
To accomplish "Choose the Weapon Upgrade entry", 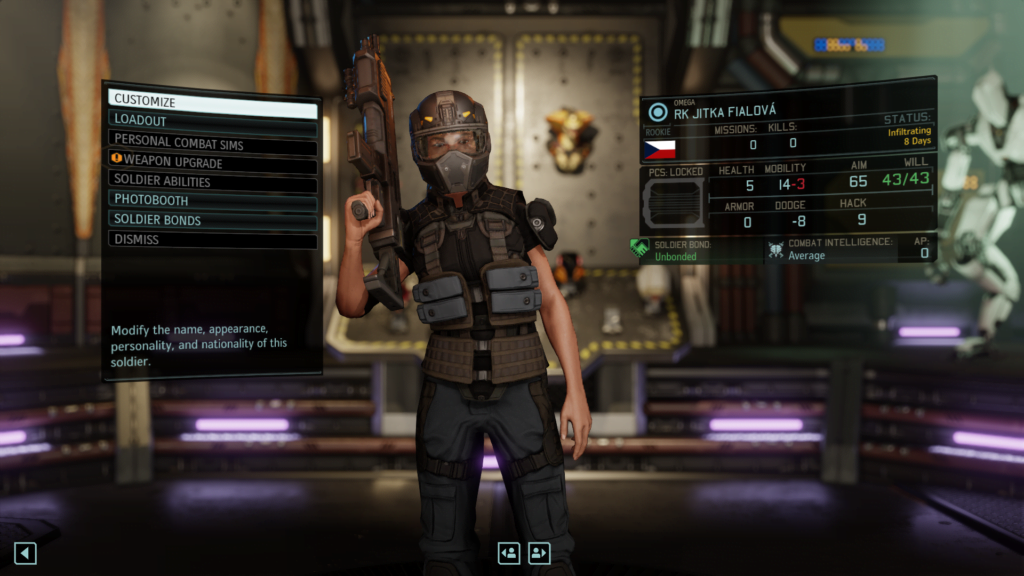I will 212,163.
